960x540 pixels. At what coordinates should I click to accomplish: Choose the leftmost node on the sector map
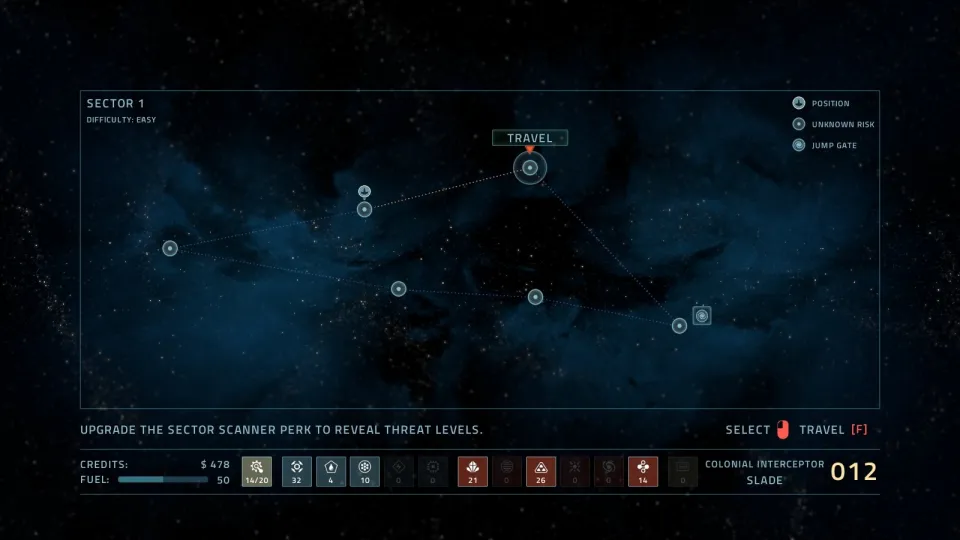point(170,248)
